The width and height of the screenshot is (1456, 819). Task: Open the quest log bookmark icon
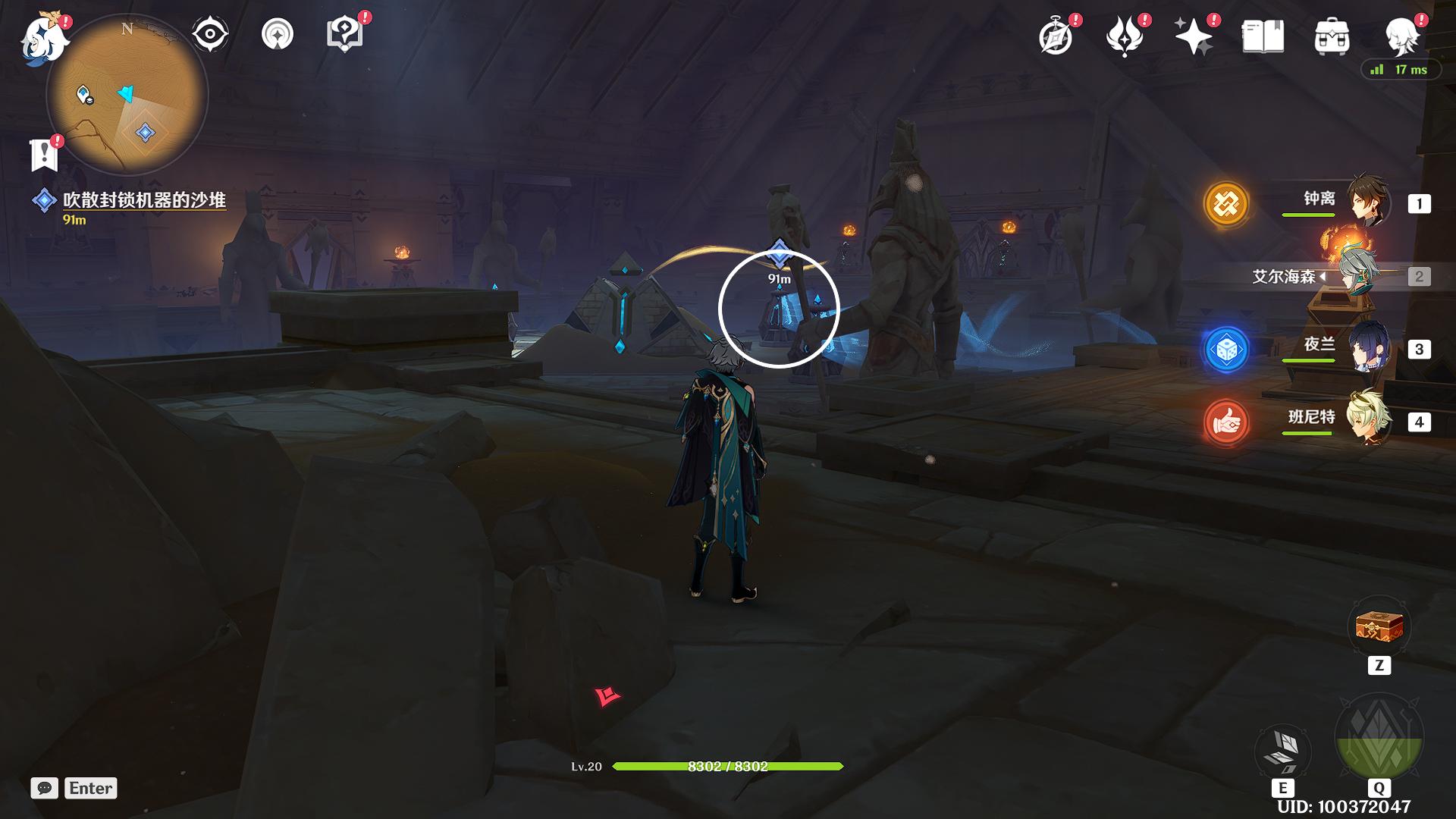[x=45, y=155]
